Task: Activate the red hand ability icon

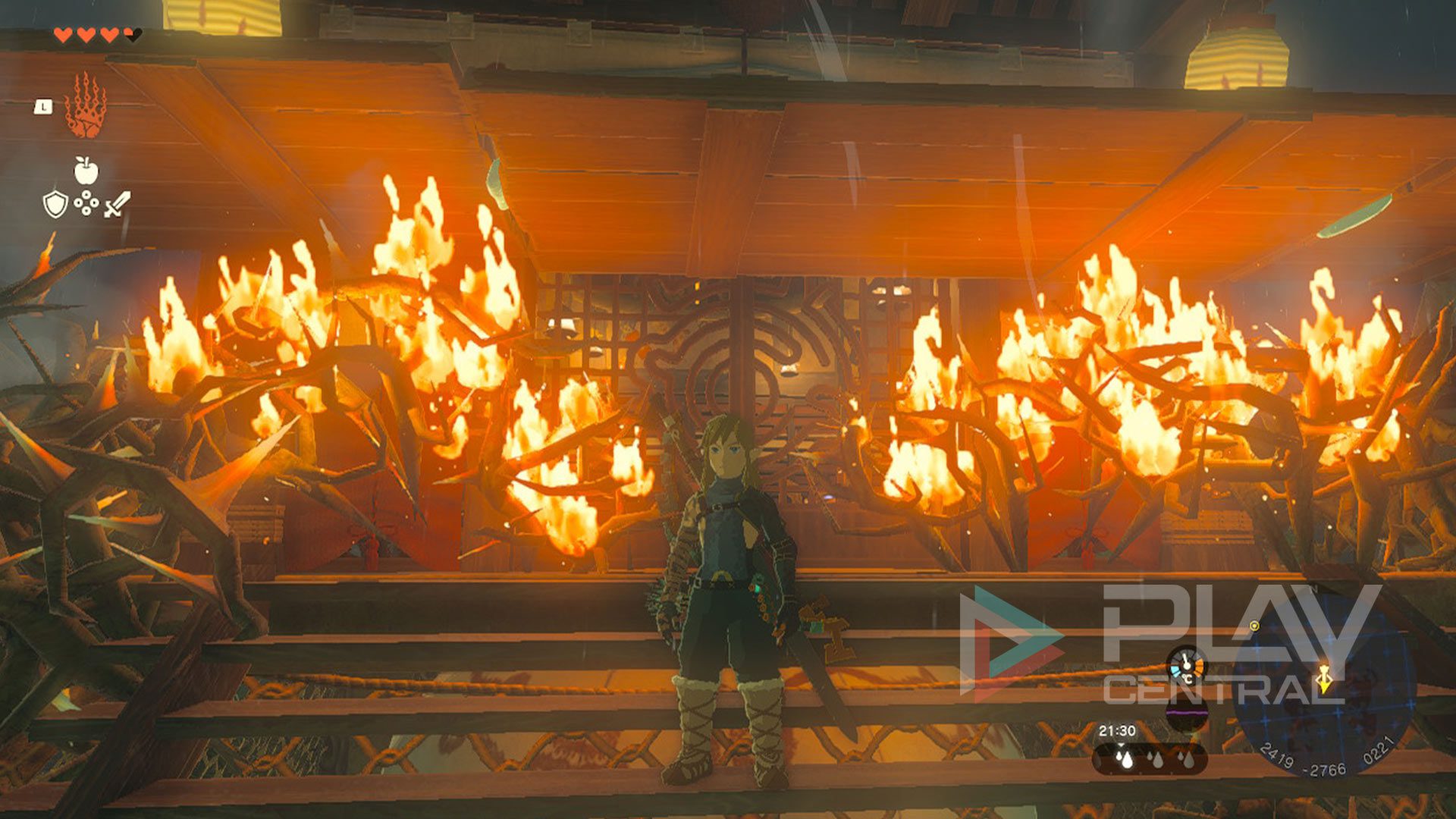Action: 85,105
